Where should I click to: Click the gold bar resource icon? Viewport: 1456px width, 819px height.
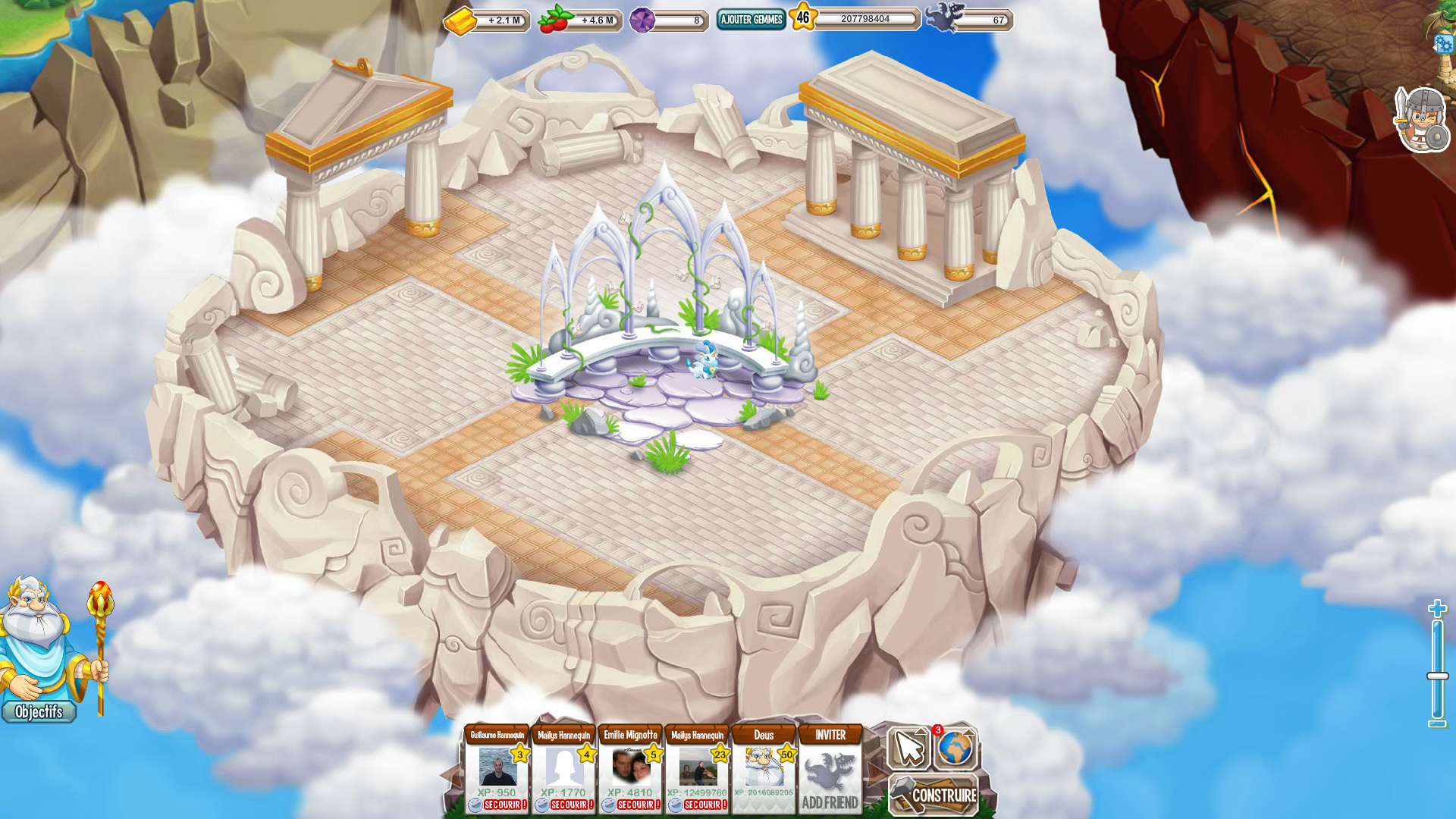460,20
